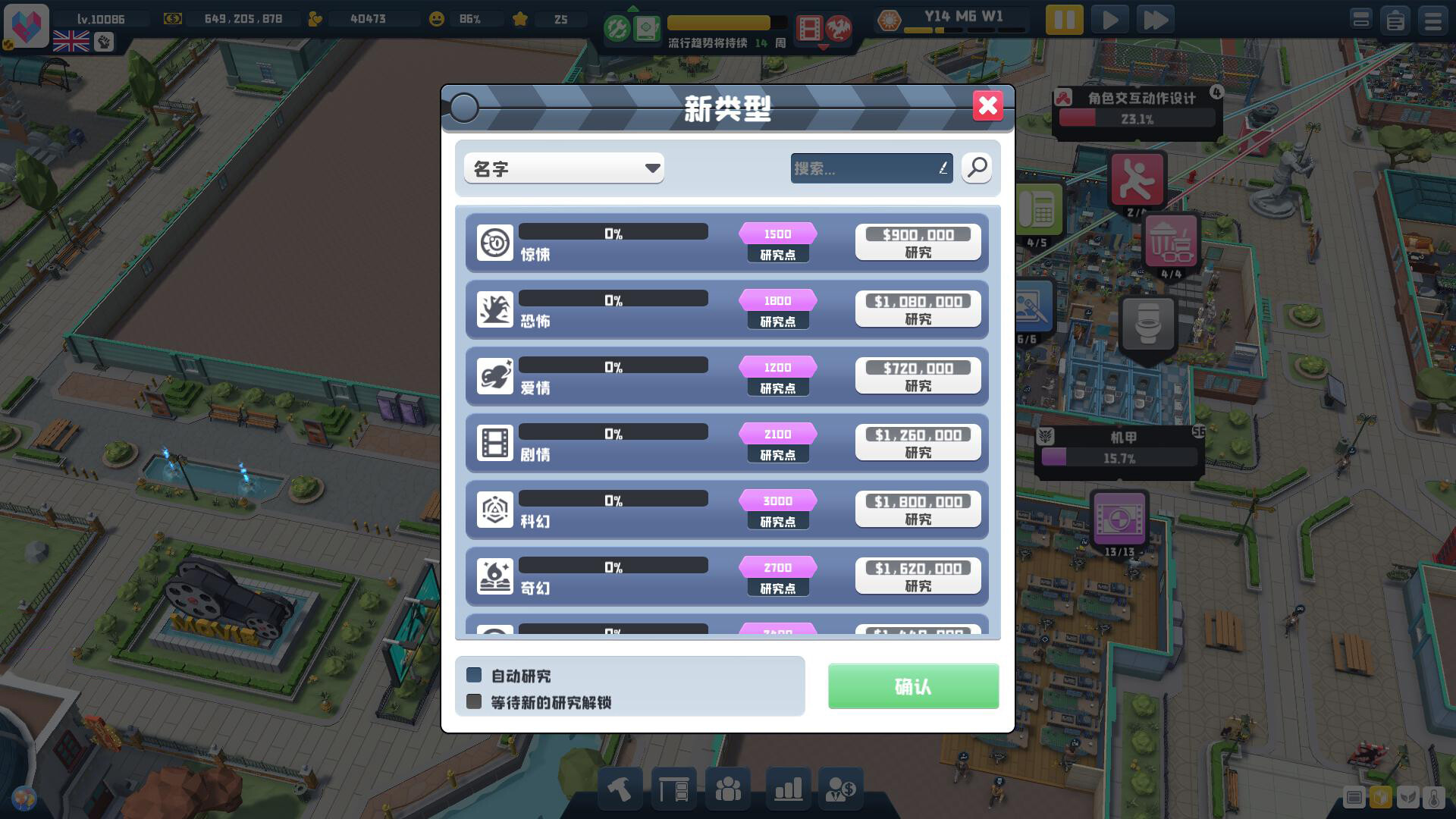Open the 名字 sorting dropdown
Viewport: 1456px width, 819px height.
(x=563, y=168)
